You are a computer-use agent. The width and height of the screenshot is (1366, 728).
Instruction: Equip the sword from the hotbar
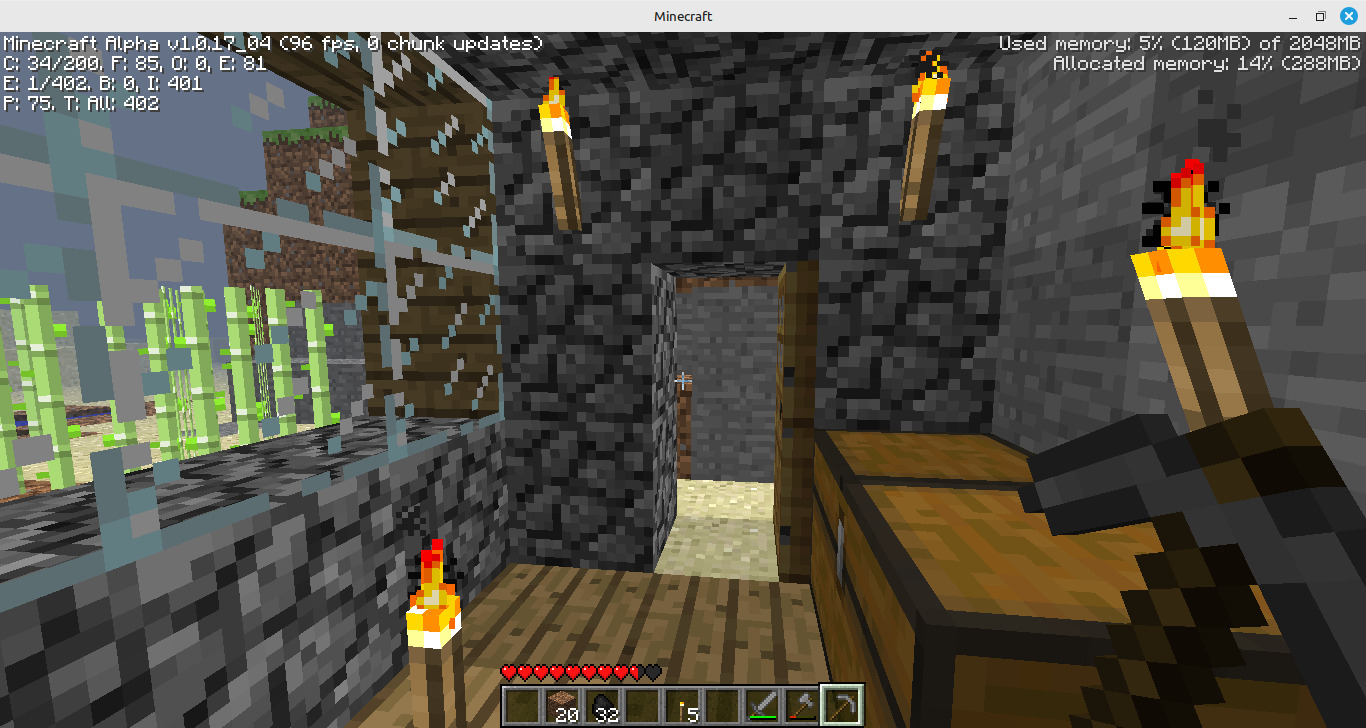coord(762,705)
